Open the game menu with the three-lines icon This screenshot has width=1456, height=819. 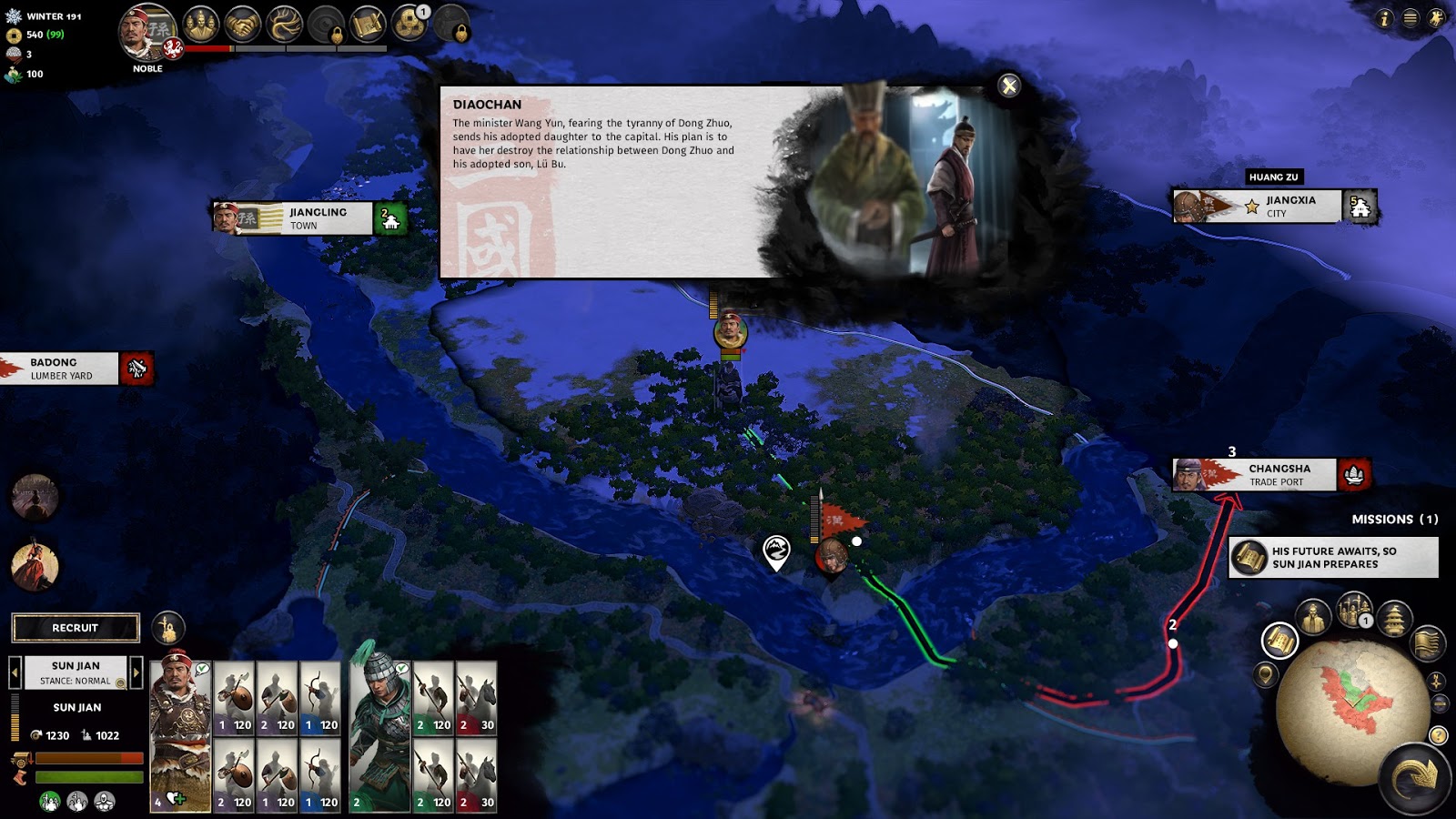pos(1410,18)
